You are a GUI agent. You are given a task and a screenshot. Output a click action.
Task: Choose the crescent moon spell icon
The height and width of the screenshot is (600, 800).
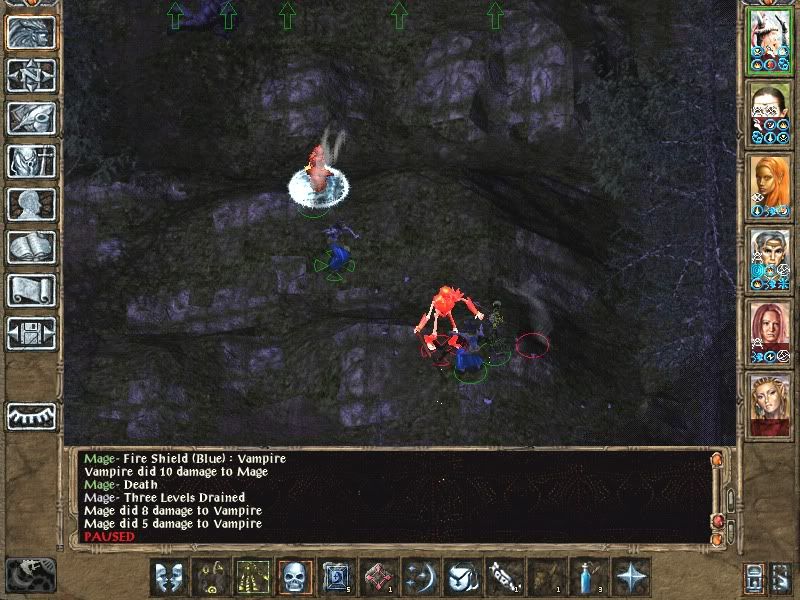tap(422, 578)
